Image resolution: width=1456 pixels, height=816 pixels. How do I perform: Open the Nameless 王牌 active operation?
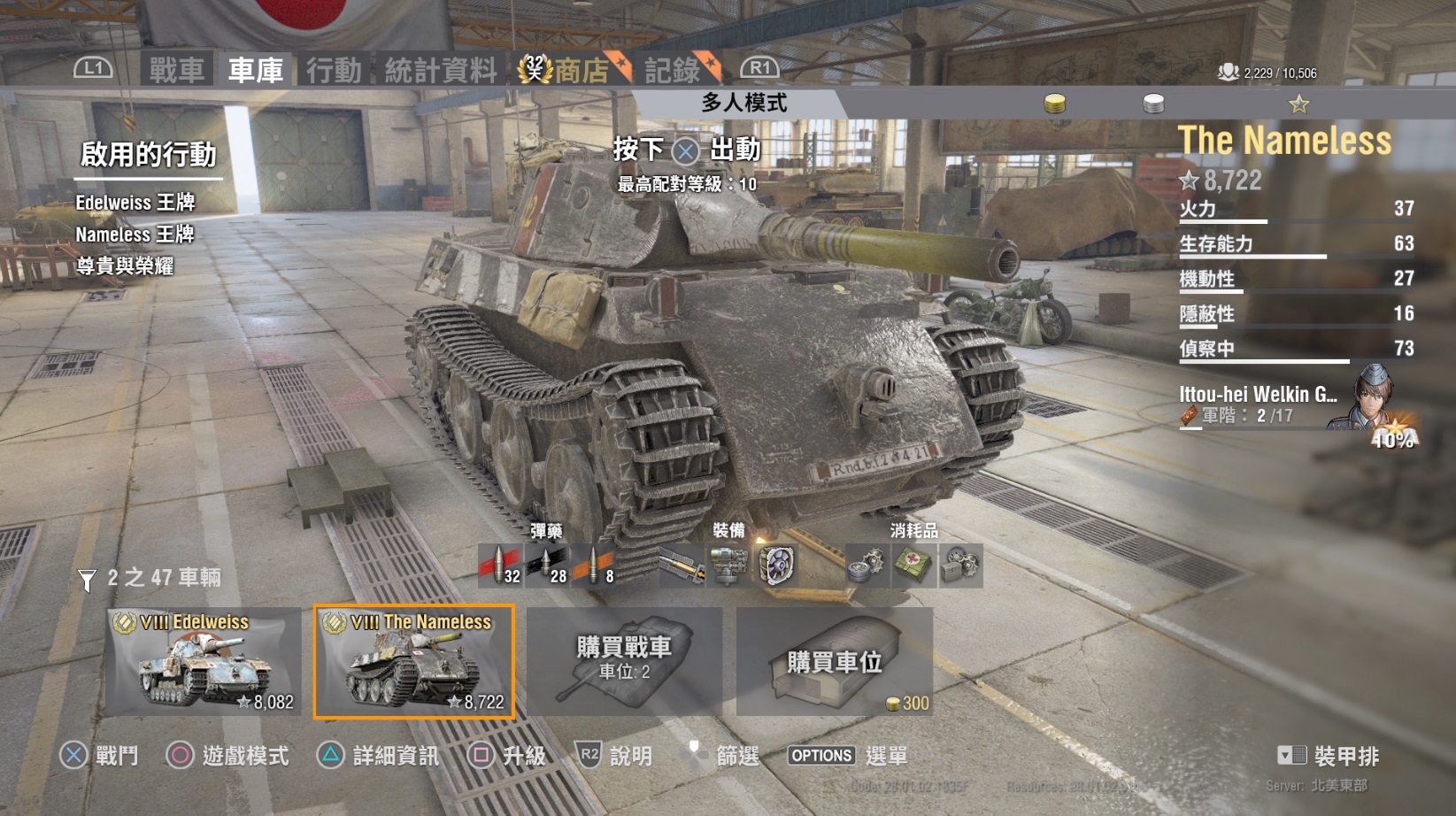pos(135,235)
